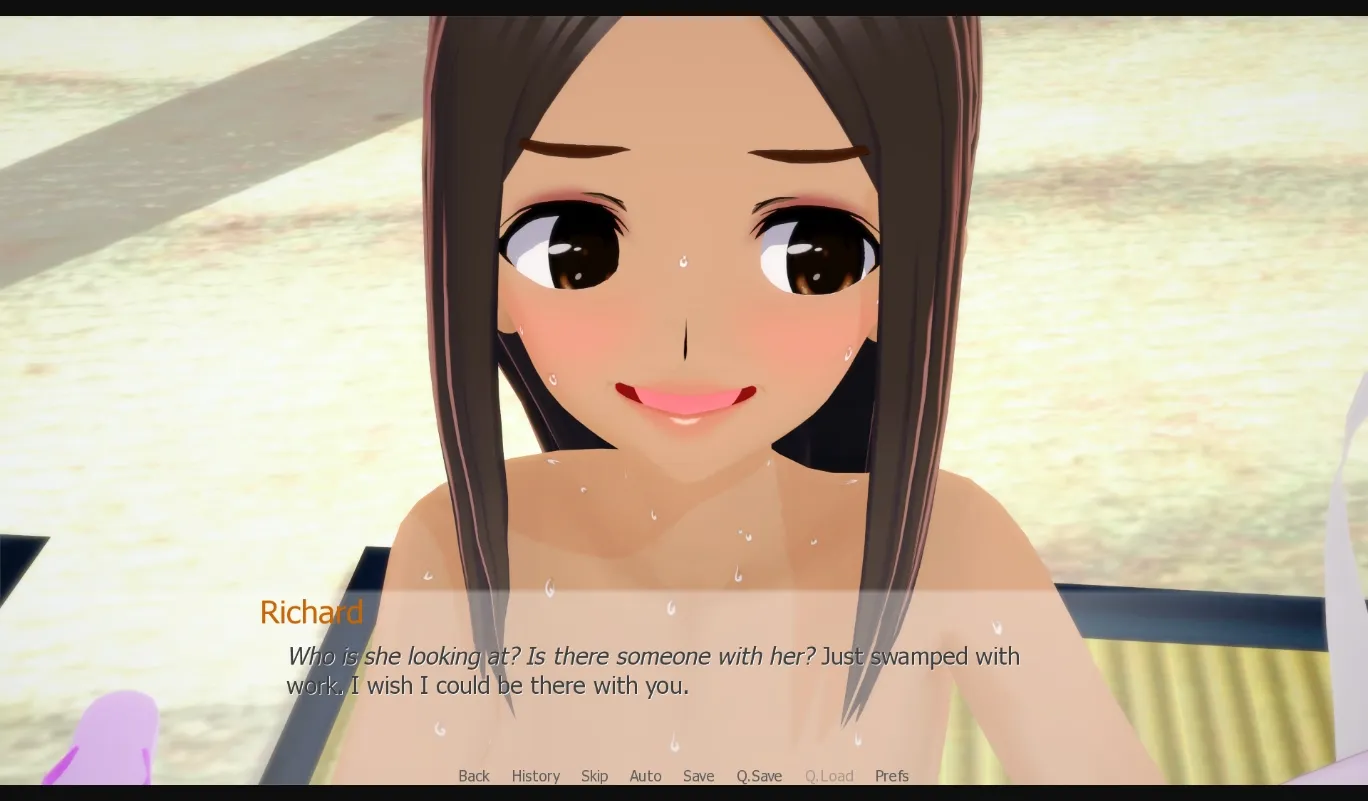Select Auto in the quick menu bar
The width and height of the screenshot is (1368, 801).
point(645,776)
